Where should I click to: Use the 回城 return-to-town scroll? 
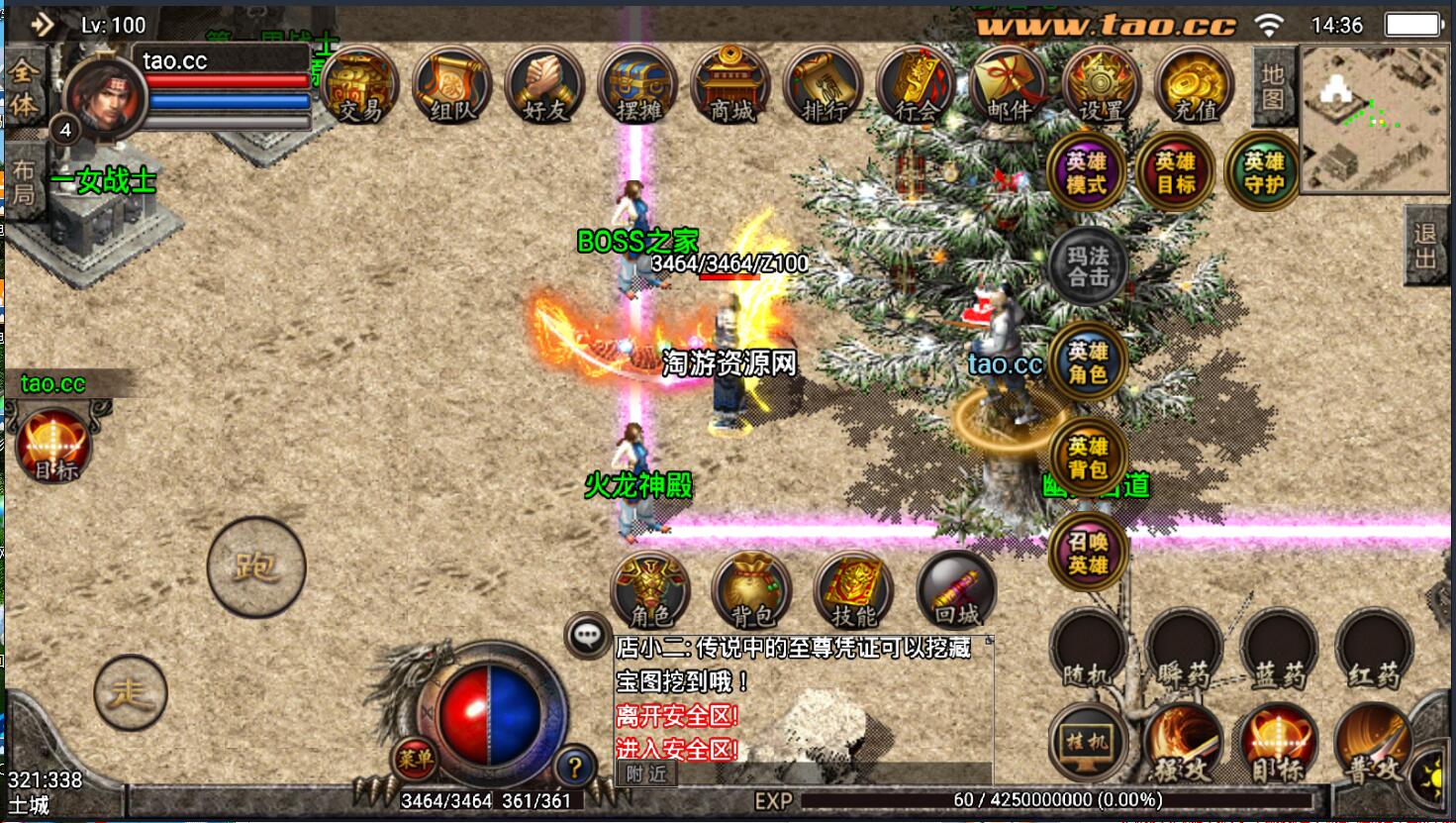(x=956, y=591)
